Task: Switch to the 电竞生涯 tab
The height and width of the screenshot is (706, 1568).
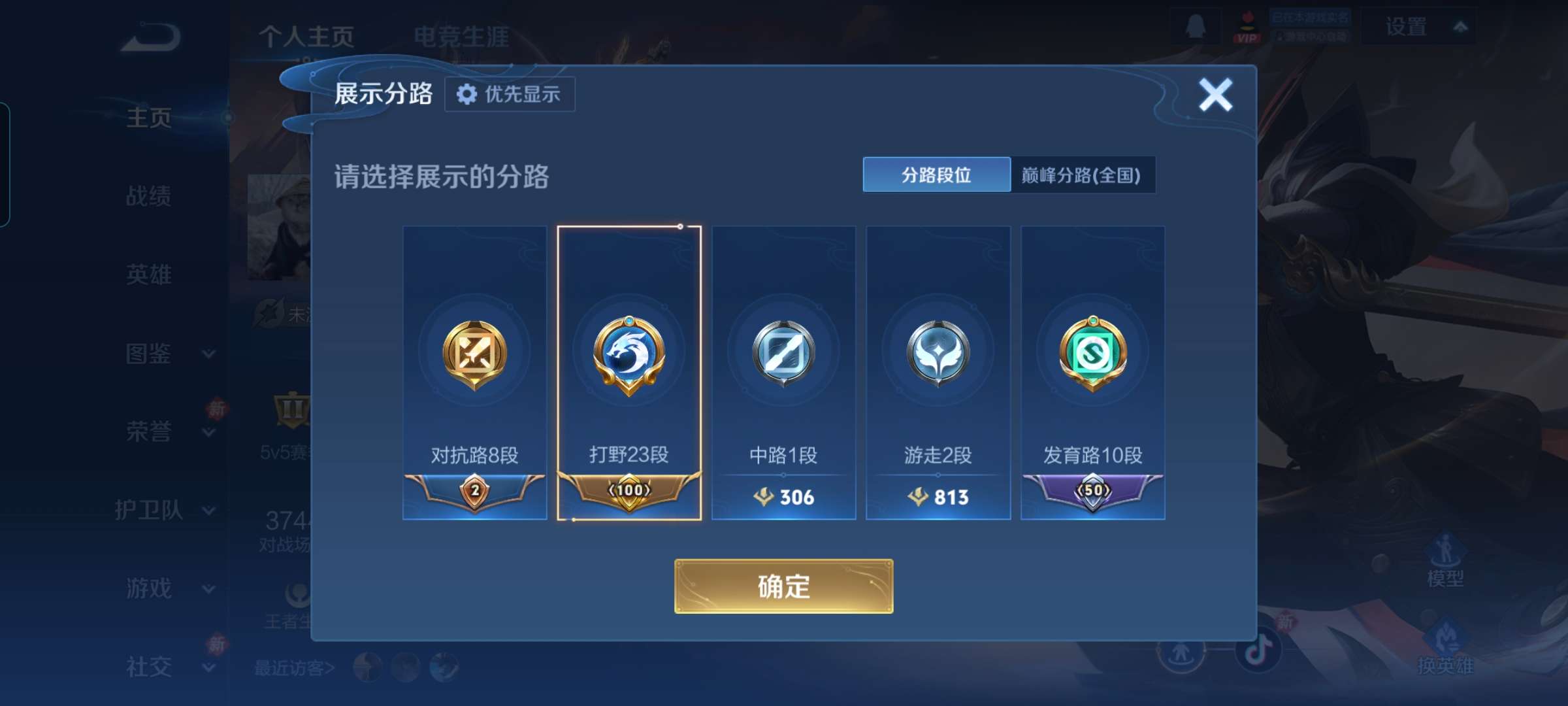Action: pos(461,37)
